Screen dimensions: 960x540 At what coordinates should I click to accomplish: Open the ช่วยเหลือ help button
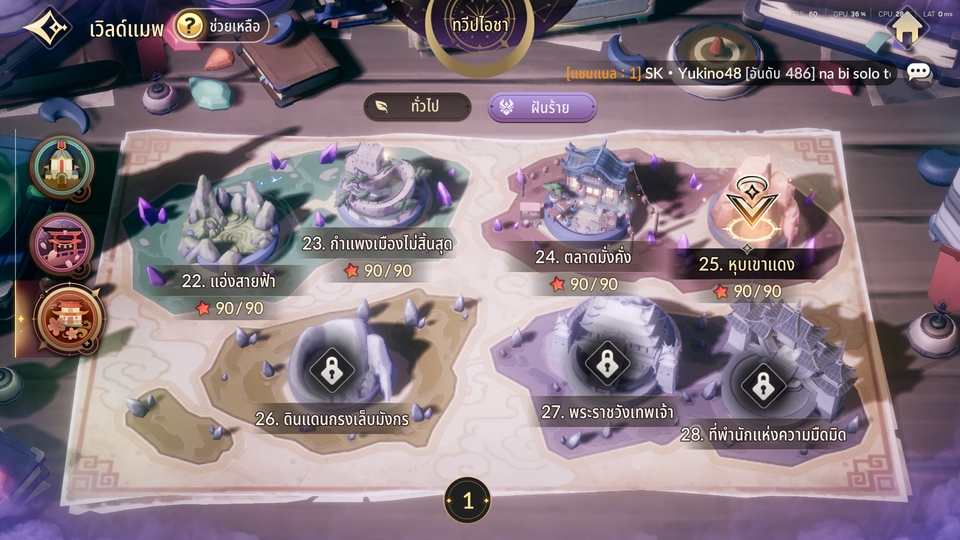tap(221, 25)
